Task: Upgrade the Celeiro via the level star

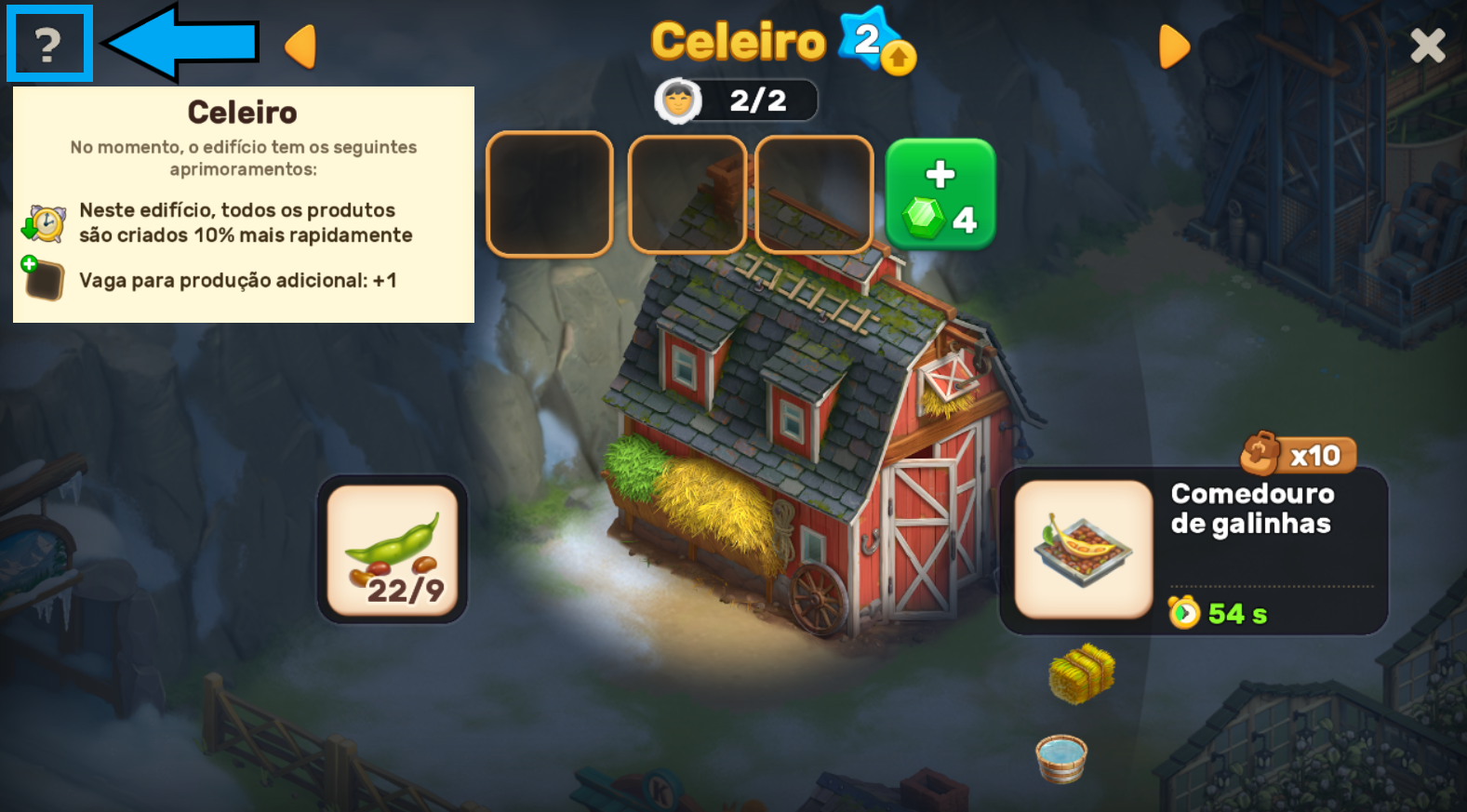Action: [875, 43]
